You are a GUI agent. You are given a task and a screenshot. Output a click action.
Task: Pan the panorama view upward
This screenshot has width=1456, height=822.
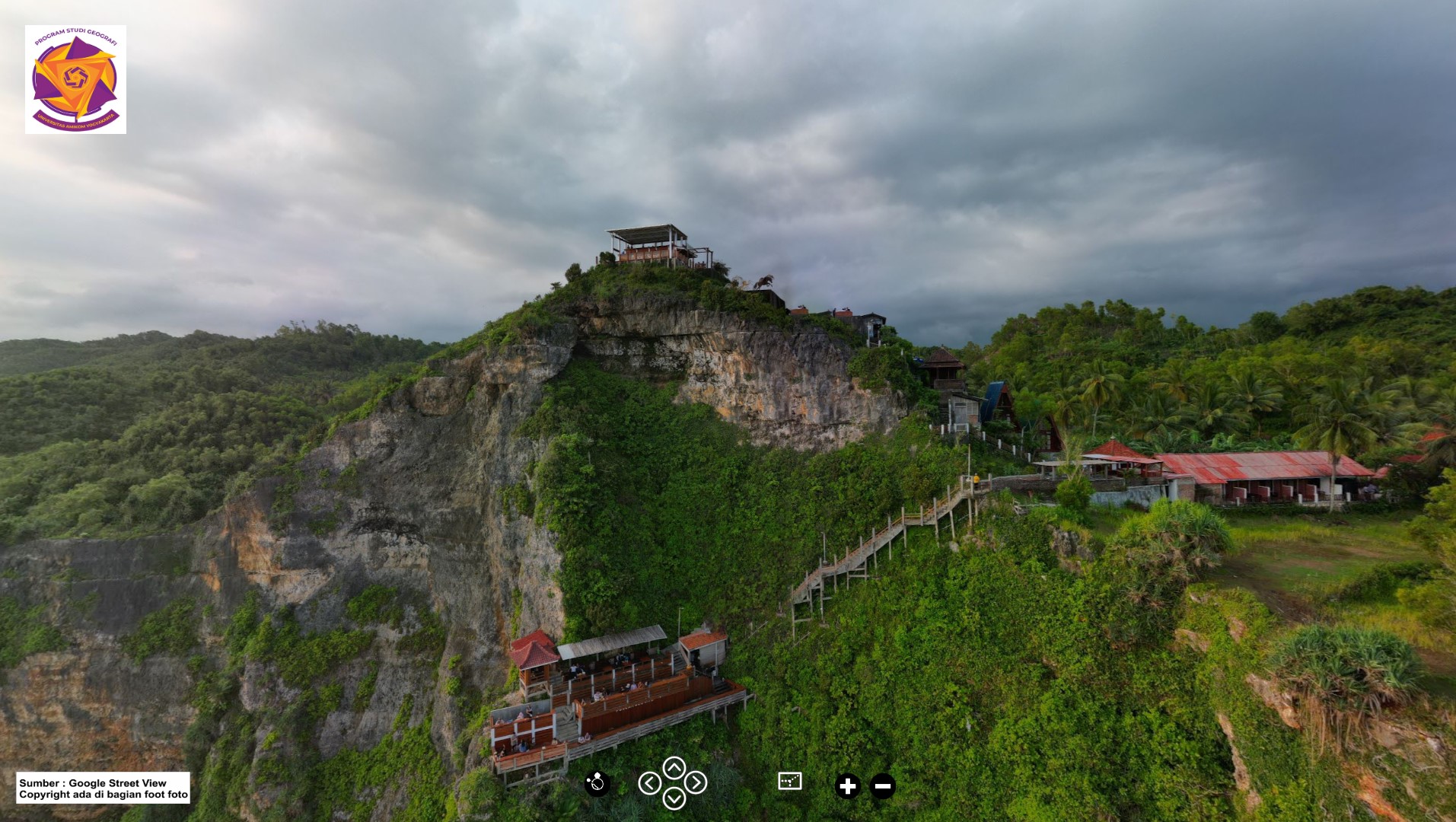[x=674, y=767]
